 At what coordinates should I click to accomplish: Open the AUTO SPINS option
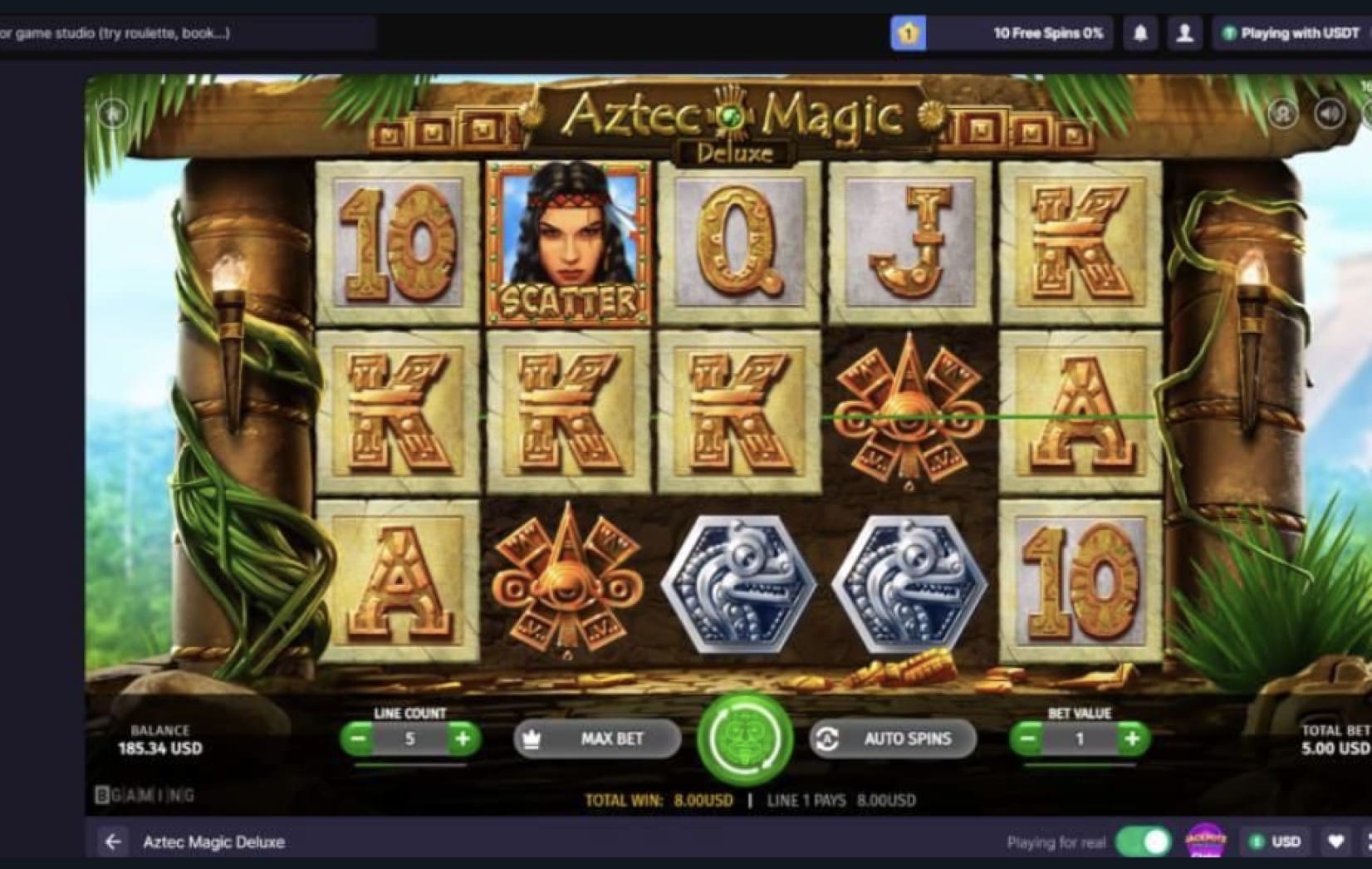tap(893, 739)
